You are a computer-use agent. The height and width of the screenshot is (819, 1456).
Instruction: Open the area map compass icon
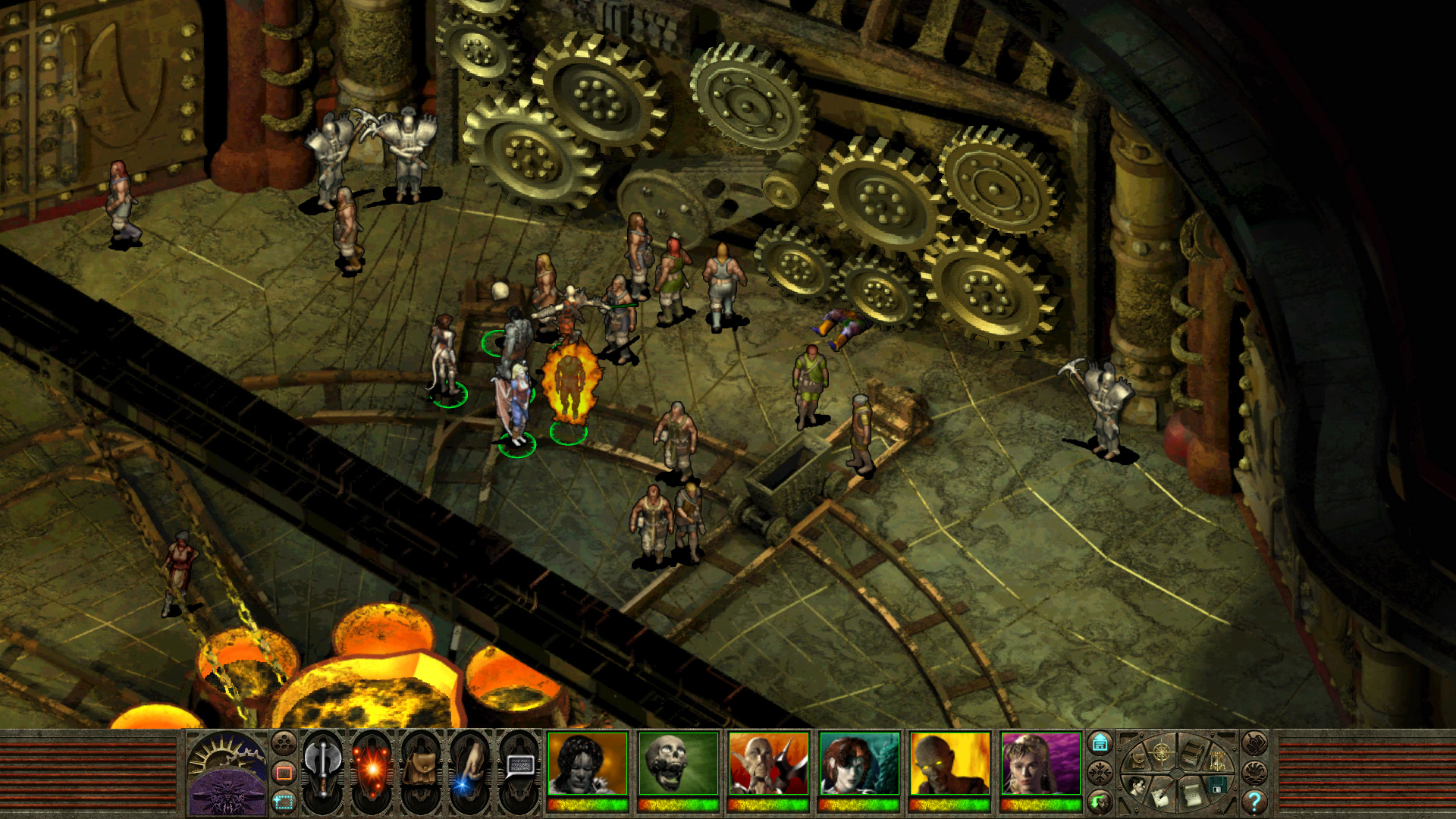click(1162, 753)
